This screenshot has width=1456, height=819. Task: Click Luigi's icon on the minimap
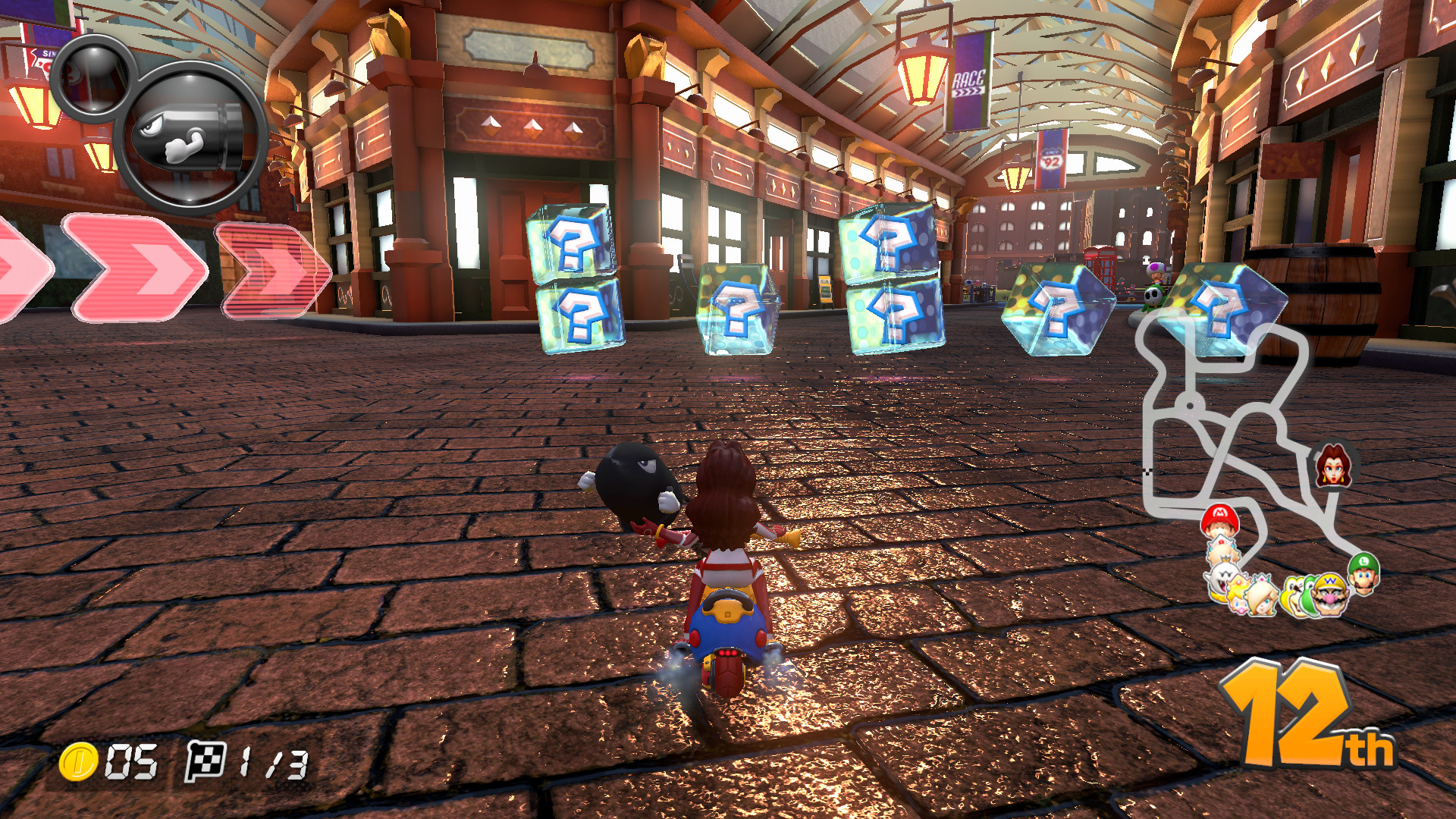point(1365,575)
